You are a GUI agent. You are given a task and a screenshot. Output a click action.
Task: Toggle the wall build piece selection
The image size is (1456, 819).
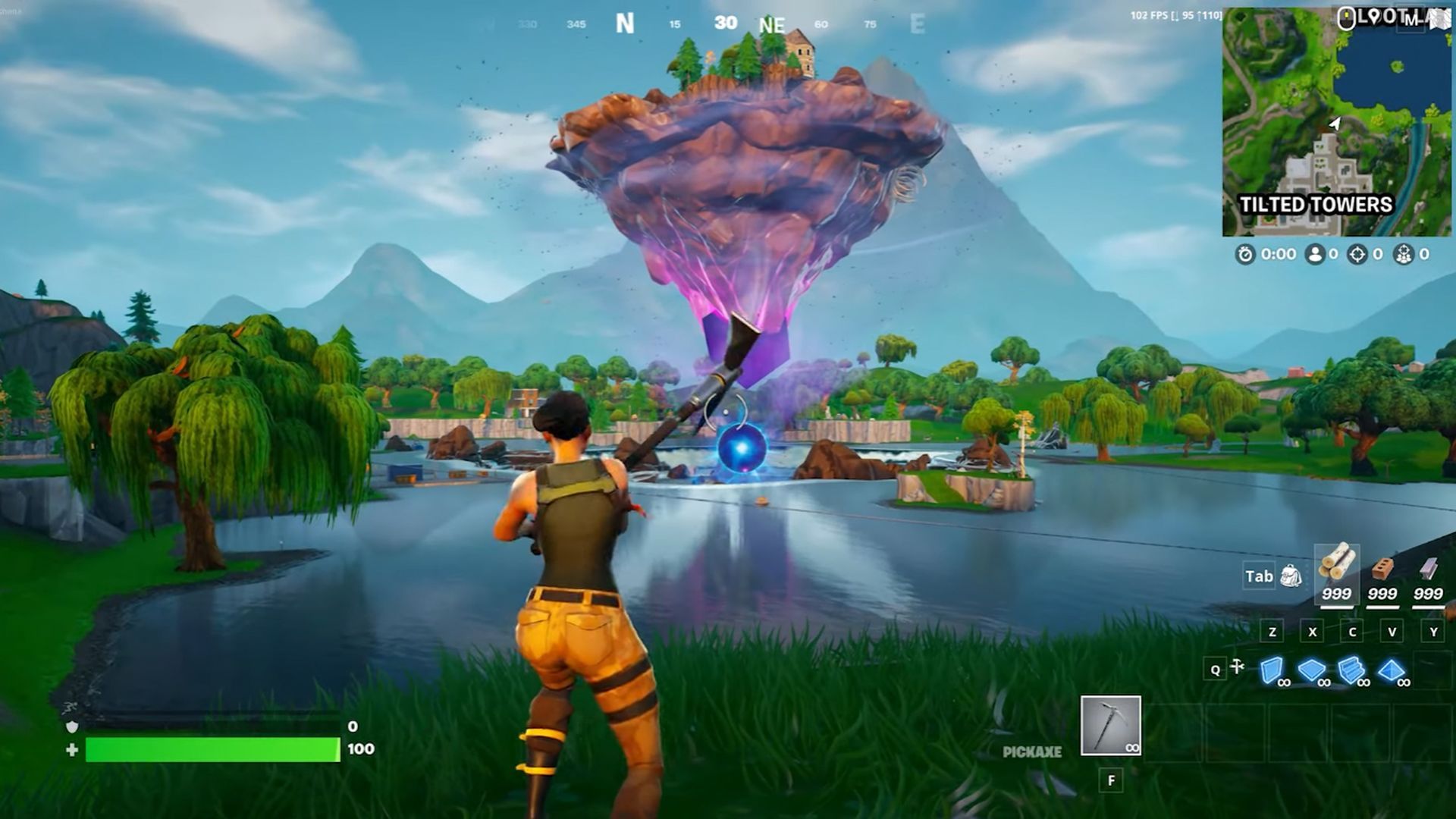tap(1272, 670)
